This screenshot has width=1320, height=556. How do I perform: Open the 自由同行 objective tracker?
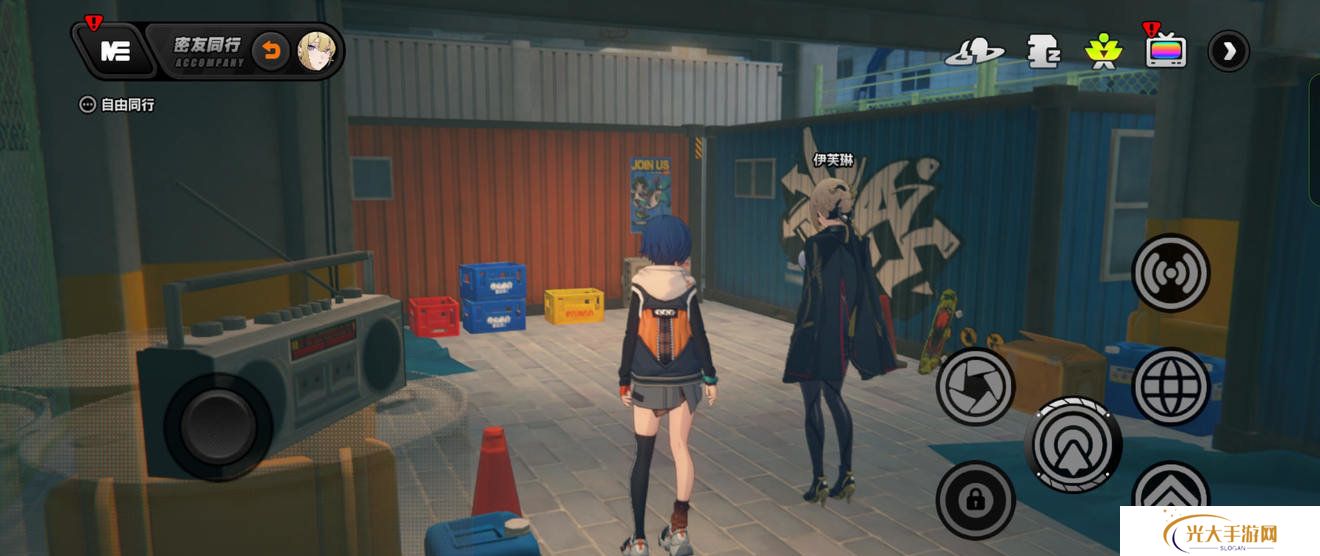117,104
